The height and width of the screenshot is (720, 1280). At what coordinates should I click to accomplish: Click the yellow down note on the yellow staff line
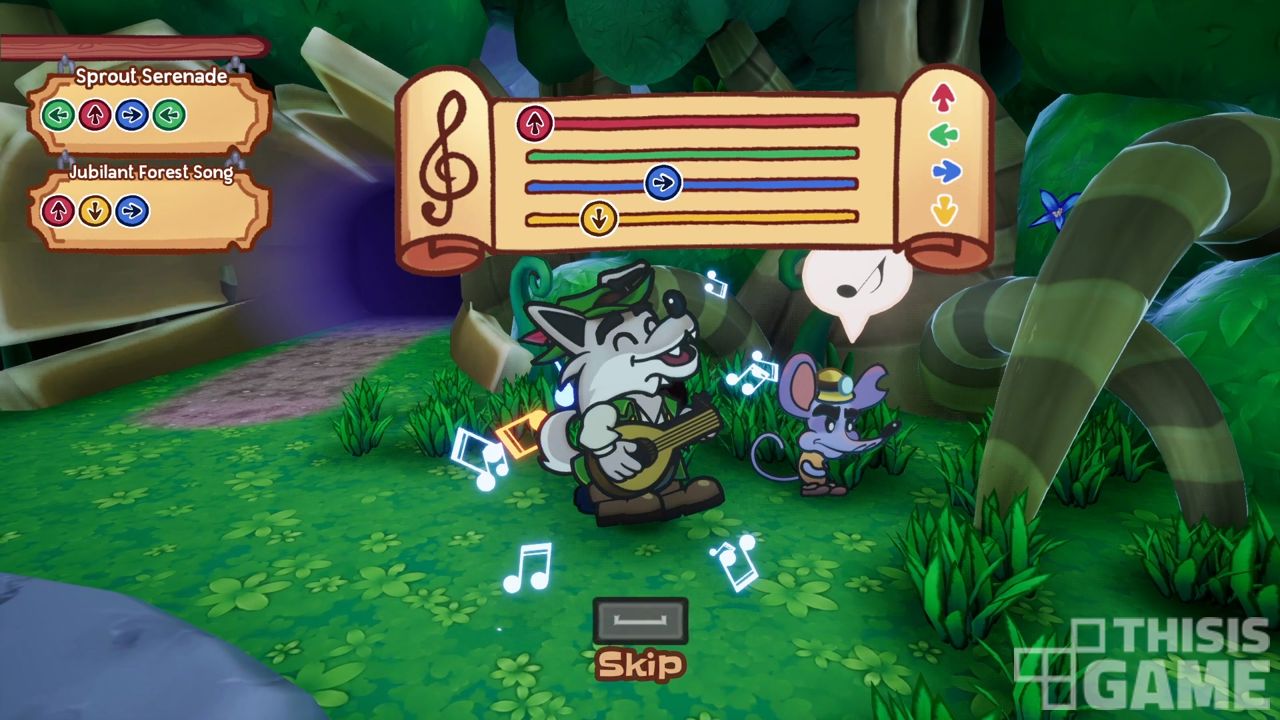click(598, 217)
